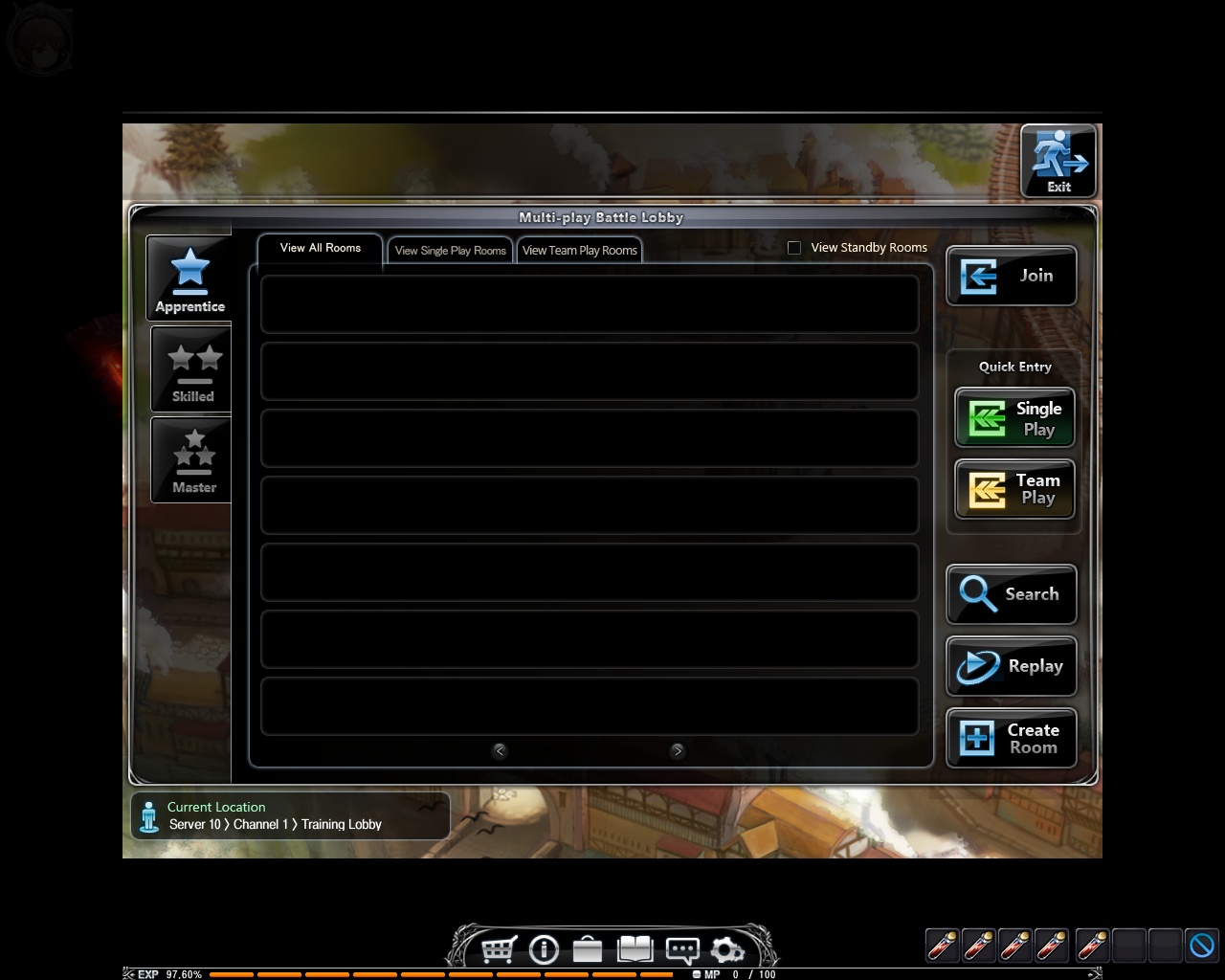Screen dimensions: 1225x980
Task: Go to the next room list page
Action: coord(678,751)
